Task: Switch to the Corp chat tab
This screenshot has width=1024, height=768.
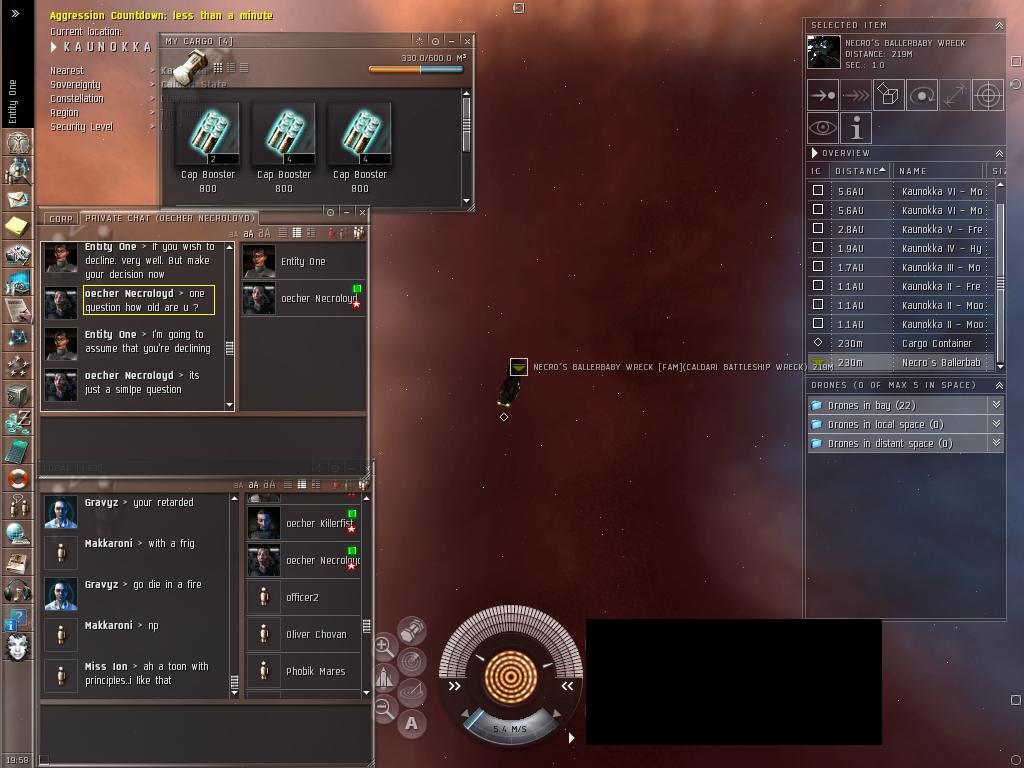Action: click(60, 218)
